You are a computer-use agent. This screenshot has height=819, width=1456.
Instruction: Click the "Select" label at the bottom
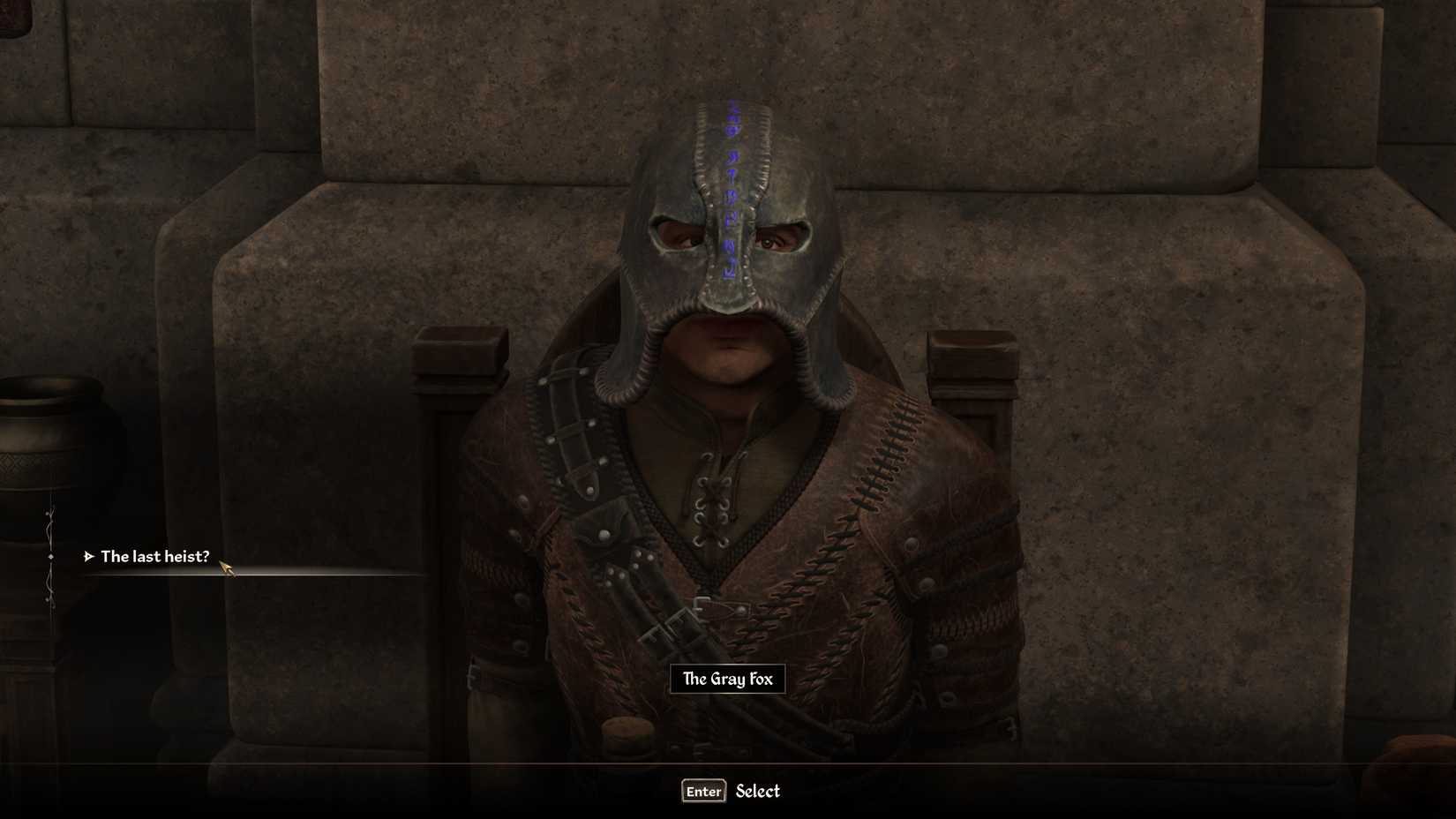[x=757, y=792]
